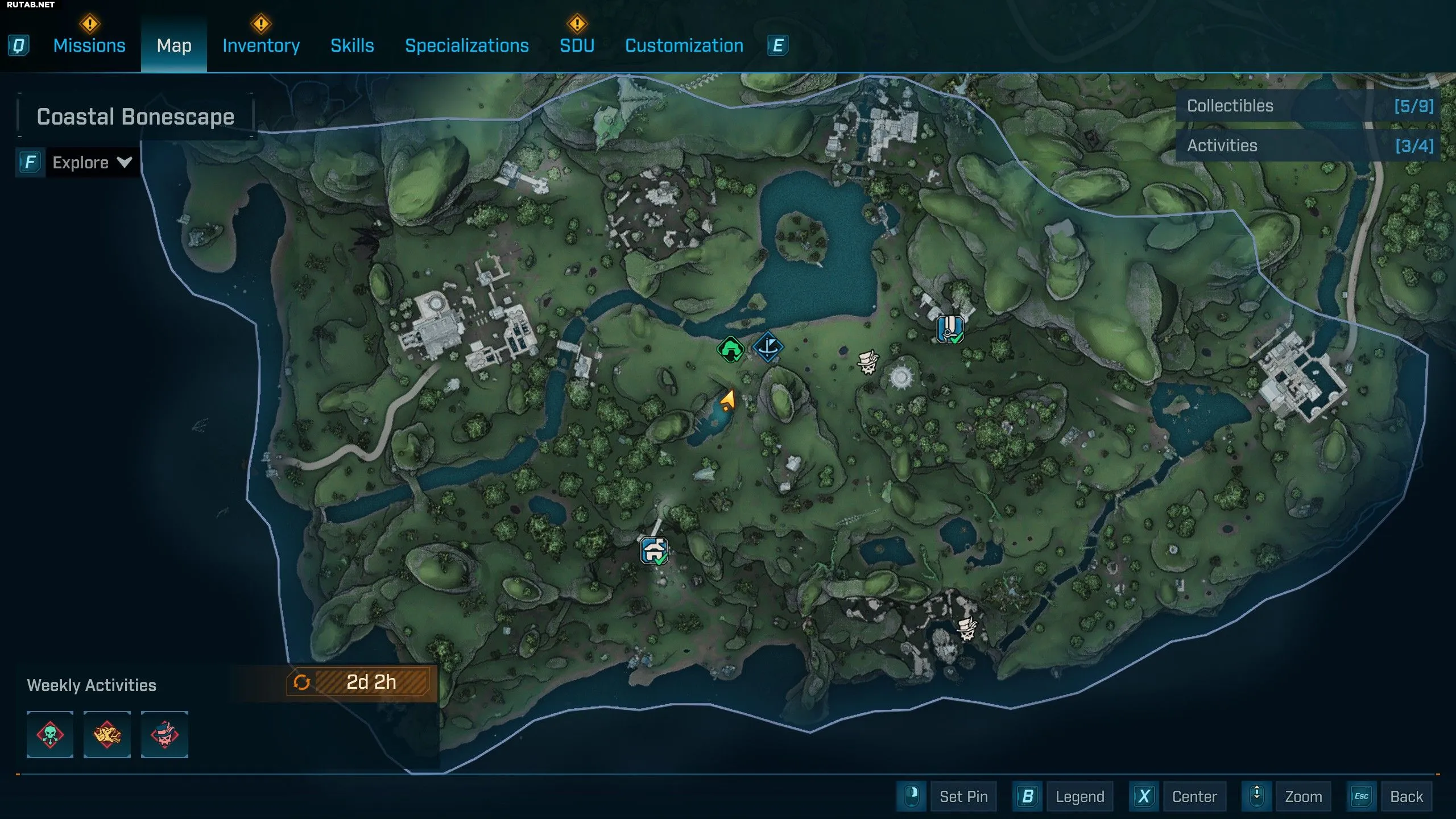This screenshot has width=1456, height=819.
Task: Go to the Skills tab
Action: (352, 45)
